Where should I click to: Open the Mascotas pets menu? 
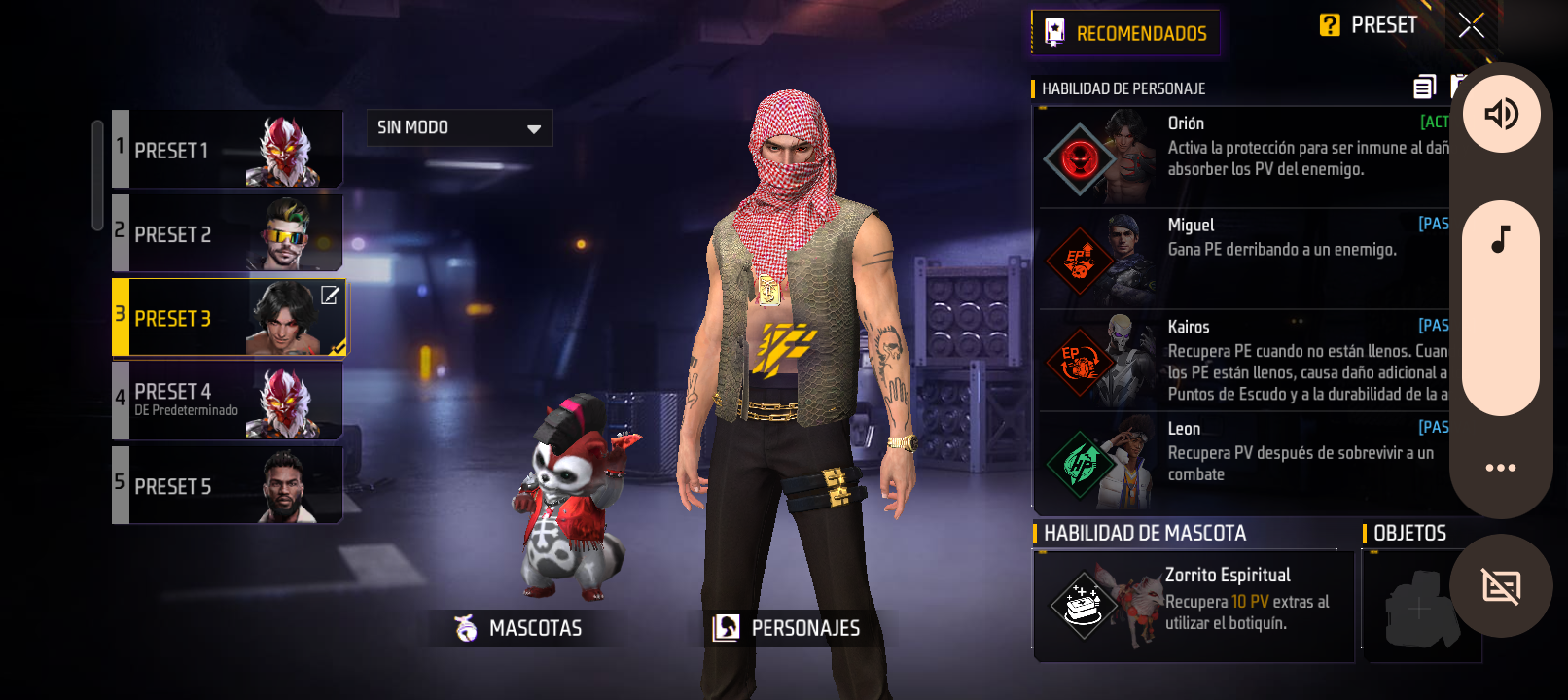click(518, 628)
